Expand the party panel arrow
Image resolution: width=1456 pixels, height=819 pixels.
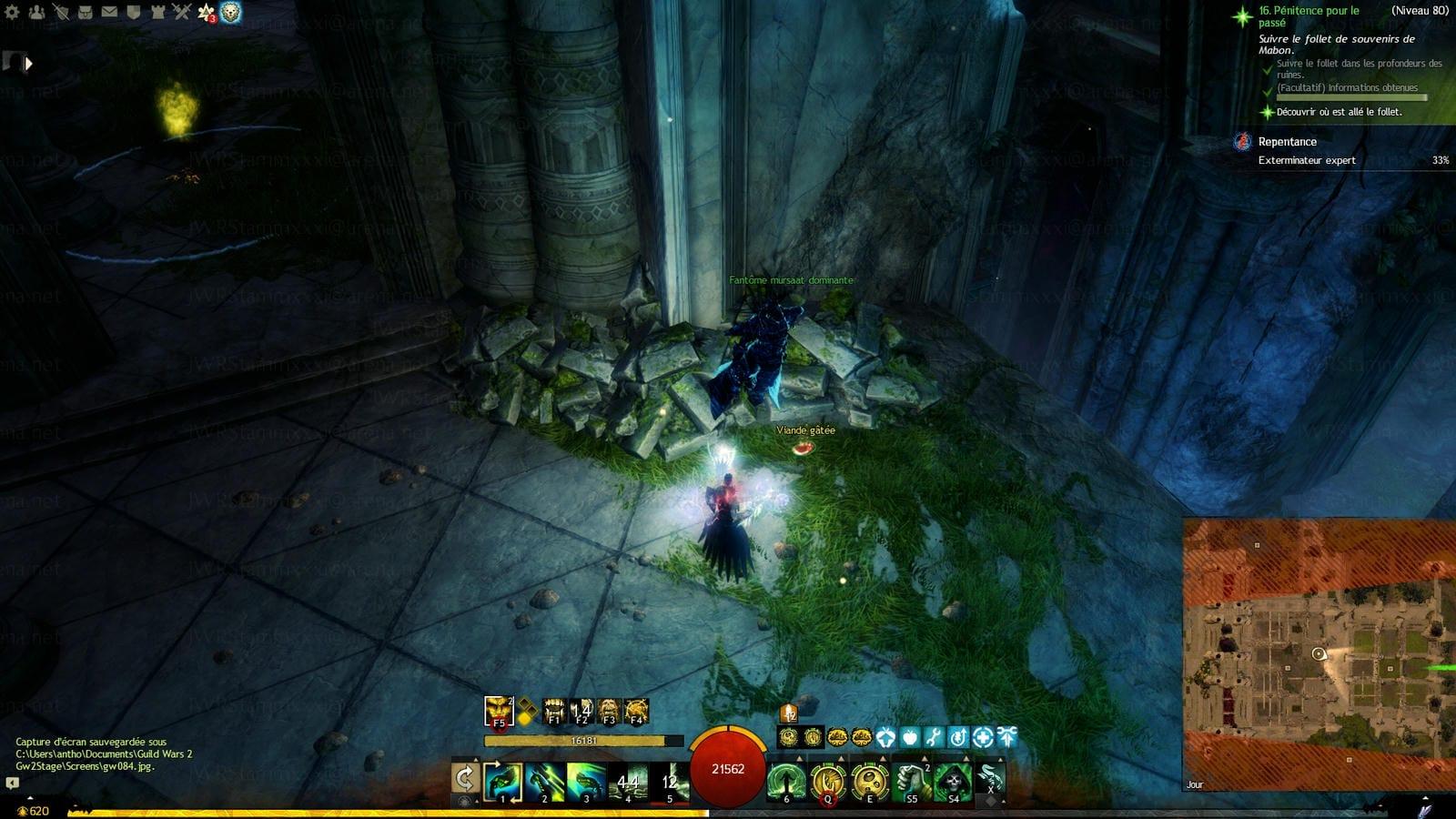[x=28, y=64]
